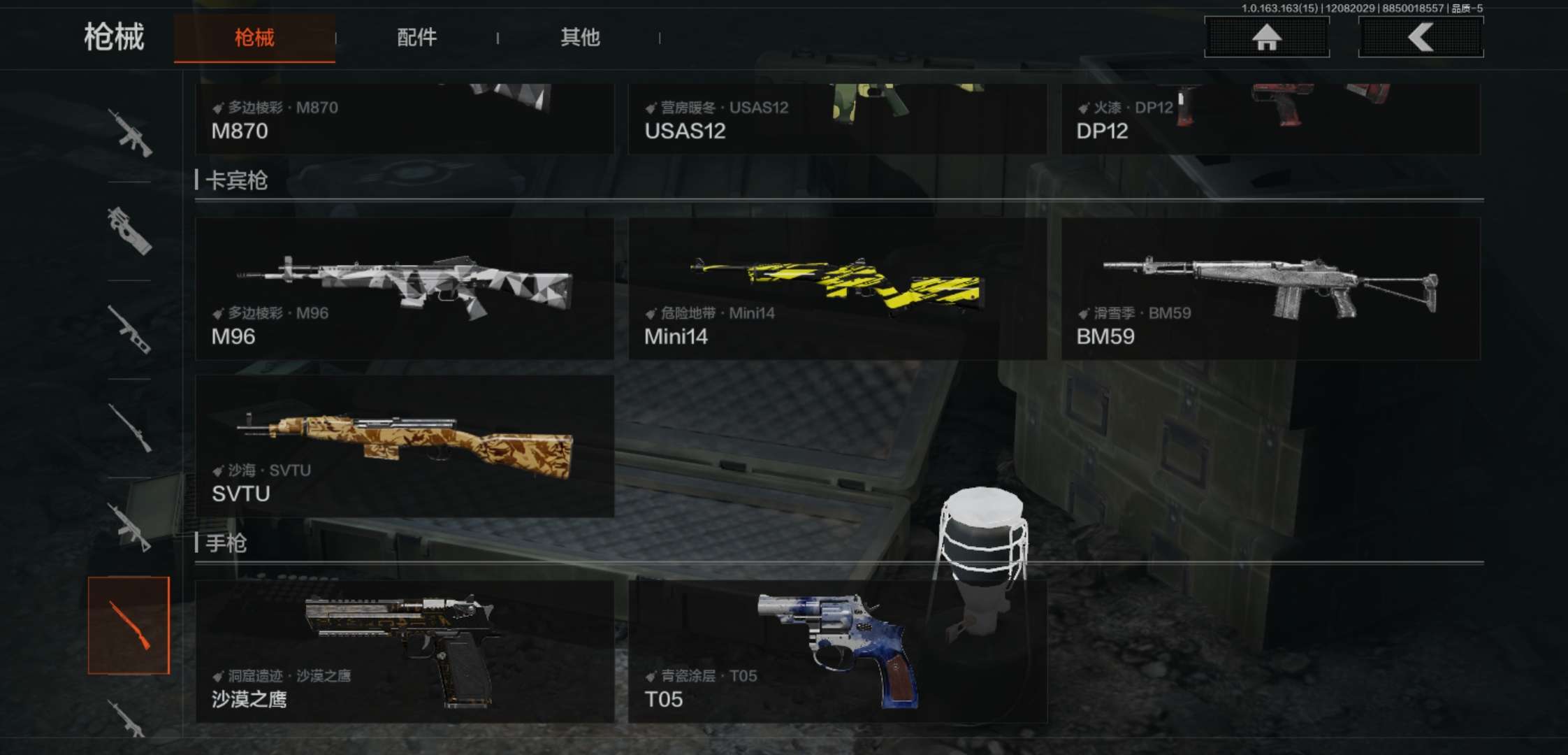Viewport: 1568px width, 755px height.
Task: Click the back arrow button
Action: click(1421, 38)
